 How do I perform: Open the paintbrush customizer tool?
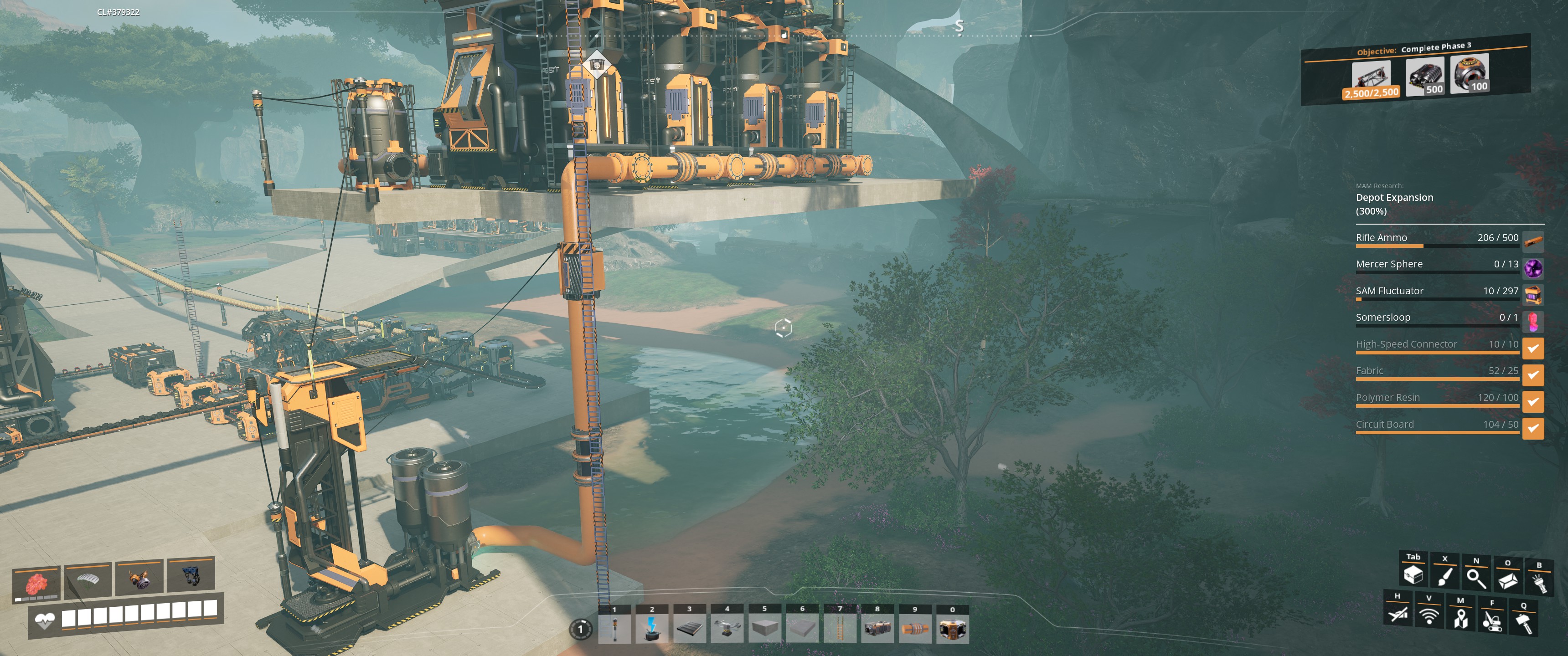coord(1444,576)
